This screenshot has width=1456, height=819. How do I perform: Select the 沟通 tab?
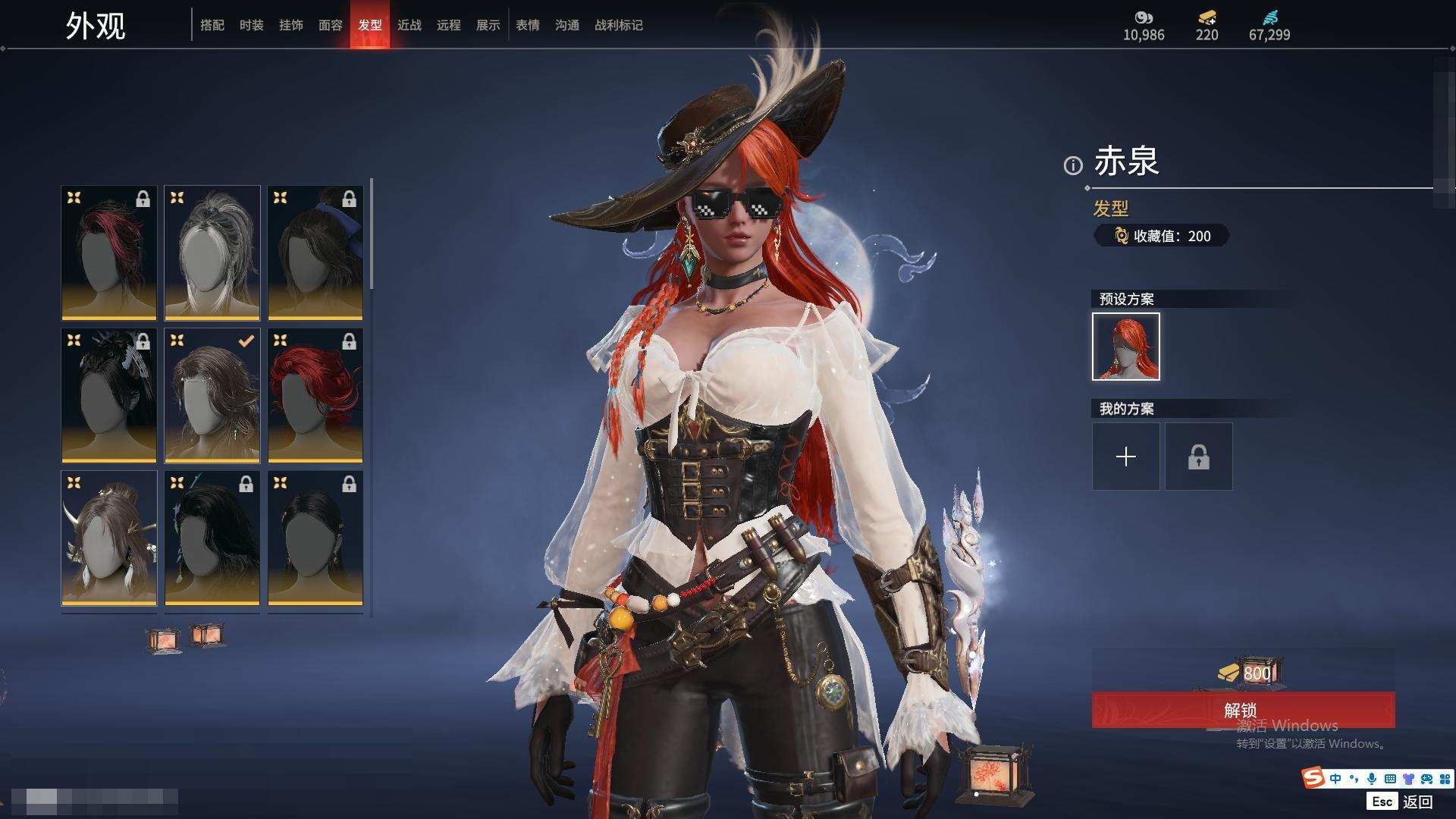pyautogui.click(x=567, y=25)
